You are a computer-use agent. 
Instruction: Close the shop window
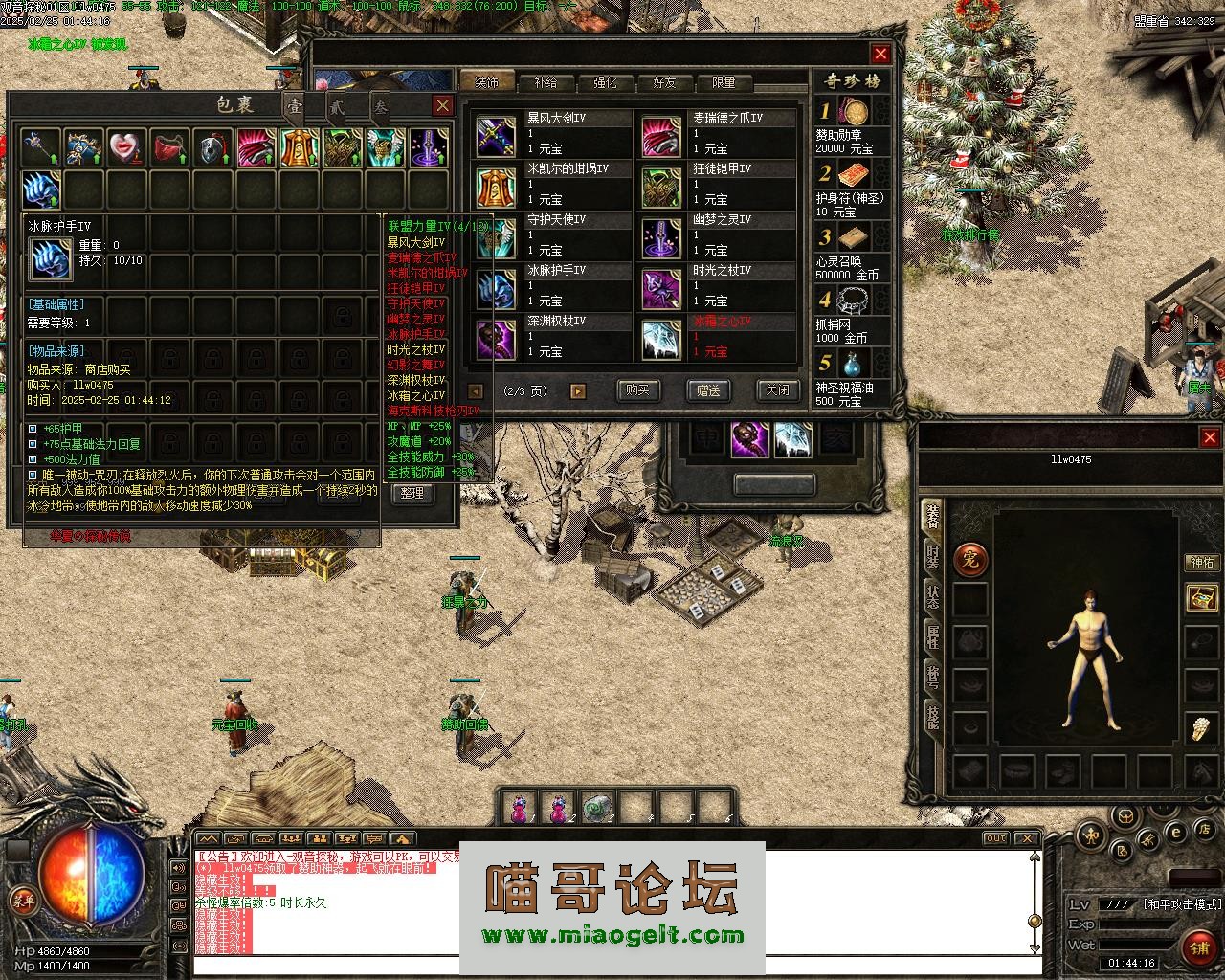[x=880, y=54]
